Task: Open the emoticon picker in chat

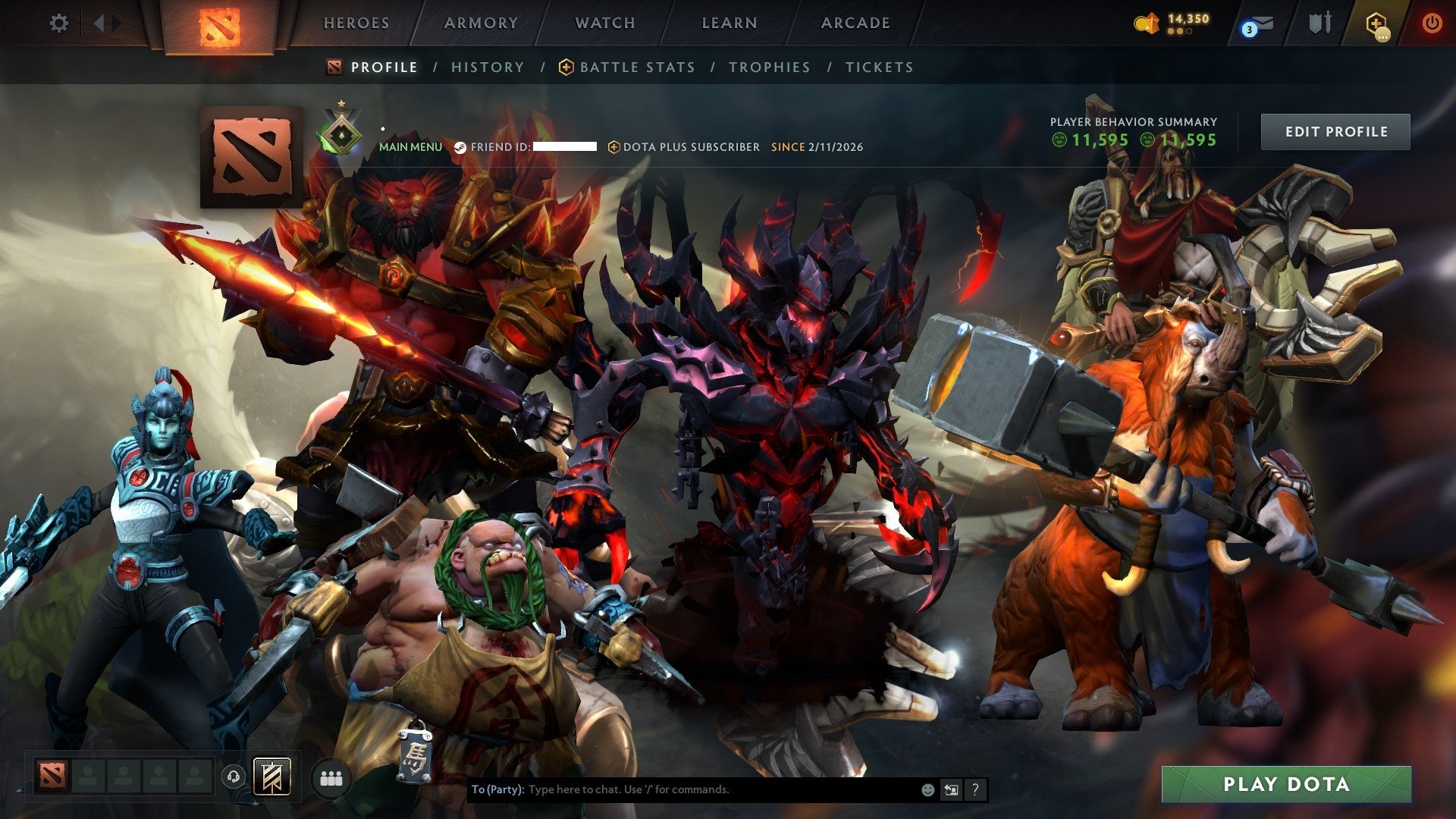Action: tap(927, 789)
